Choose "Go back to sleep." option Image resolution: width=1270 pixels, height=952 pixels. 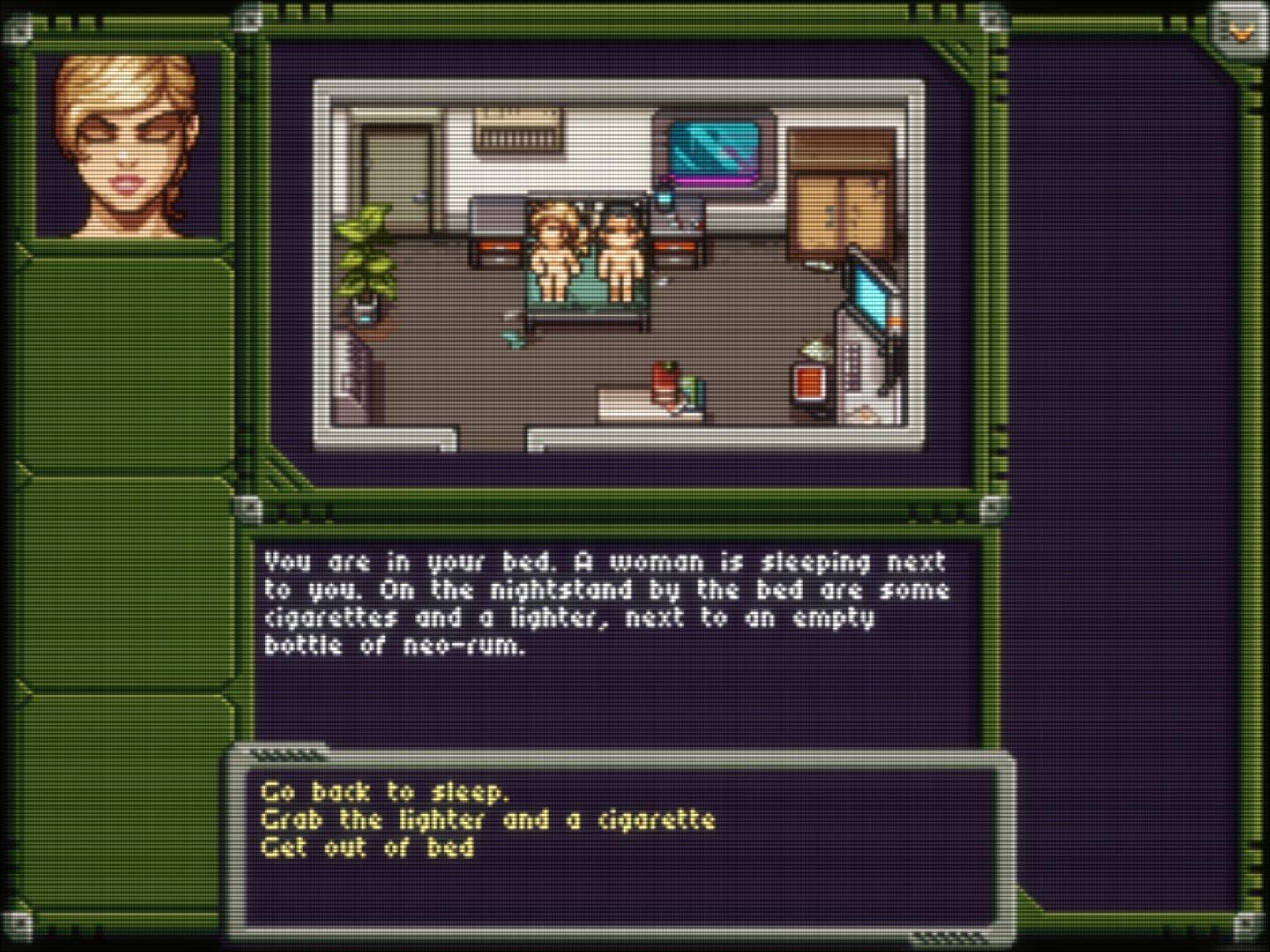click(385, 792)
